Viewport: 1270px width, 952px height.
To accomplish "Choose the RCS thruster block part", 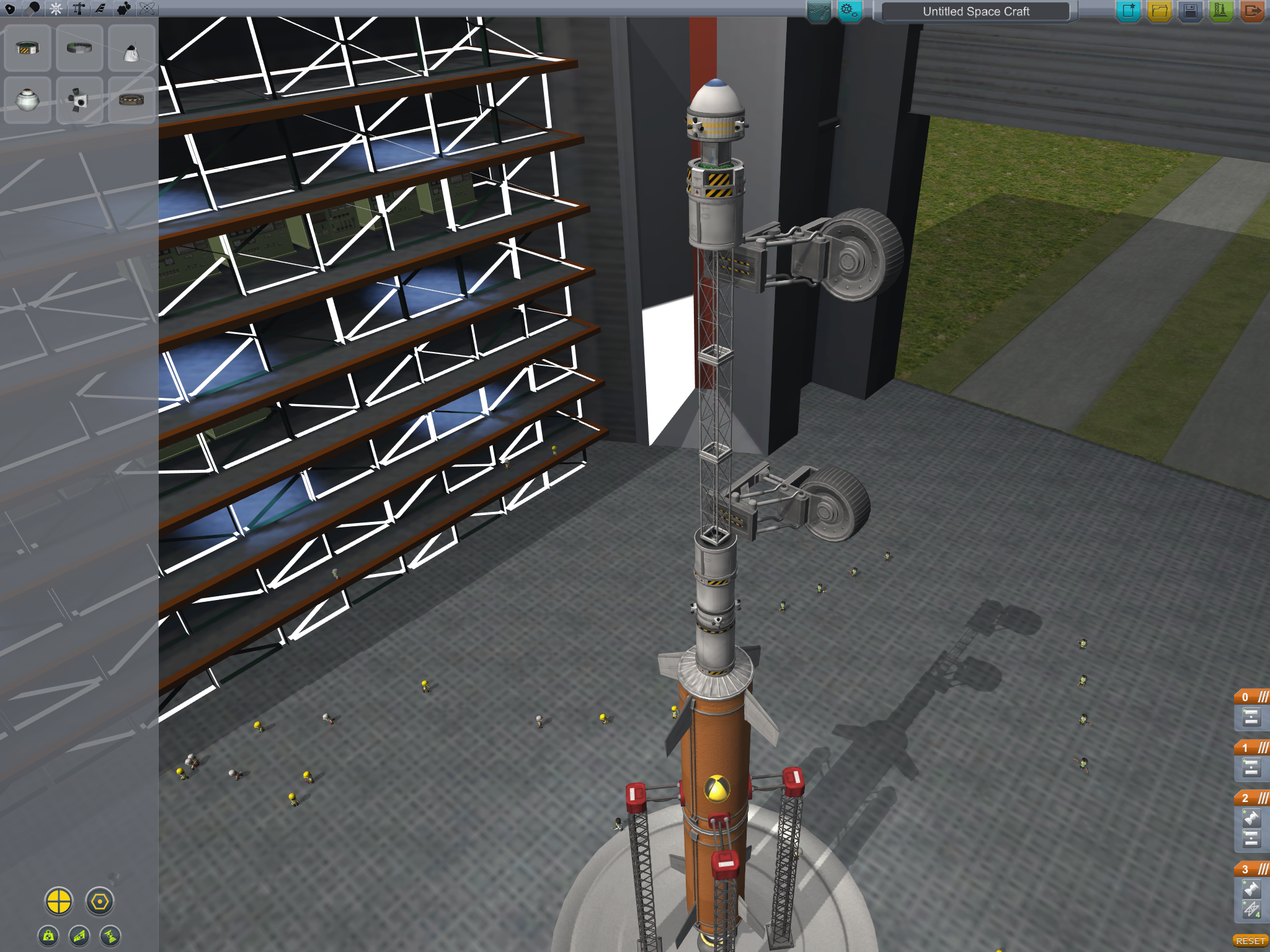I will click(x=79, y=100).
